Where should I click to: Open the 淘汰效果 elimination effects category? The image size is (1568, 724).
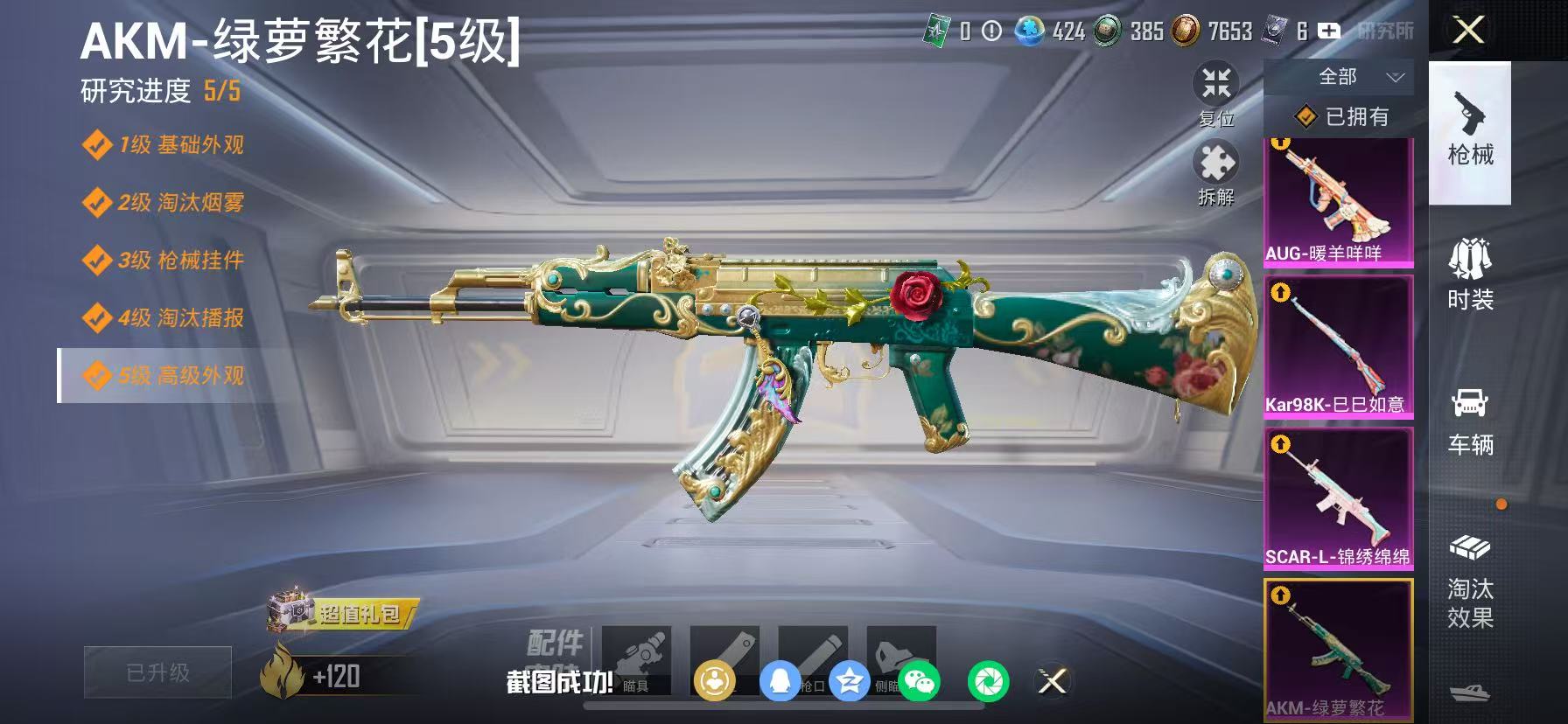pos(1470,581)
